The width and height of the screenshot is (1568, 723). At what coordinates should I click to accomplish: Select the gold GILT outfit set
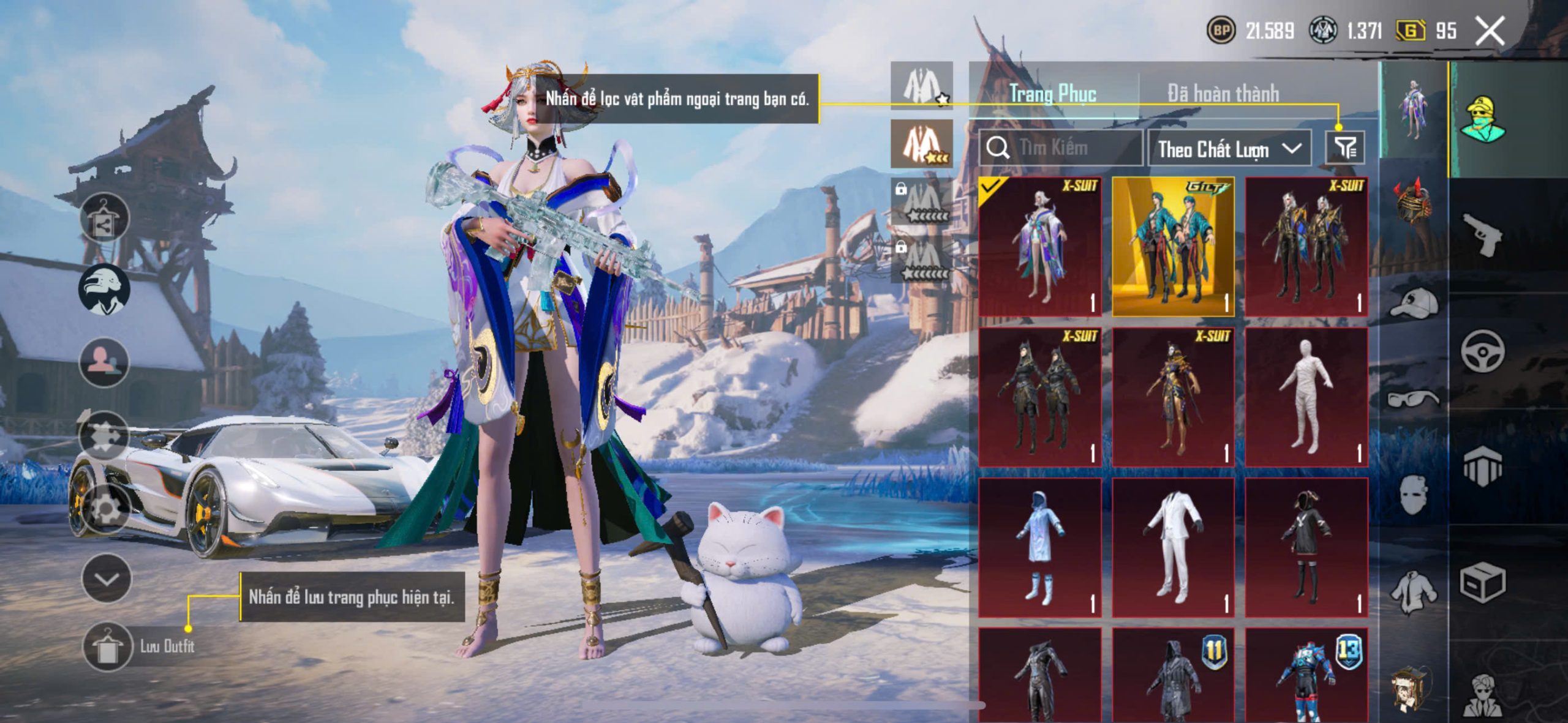(1172, 247)
